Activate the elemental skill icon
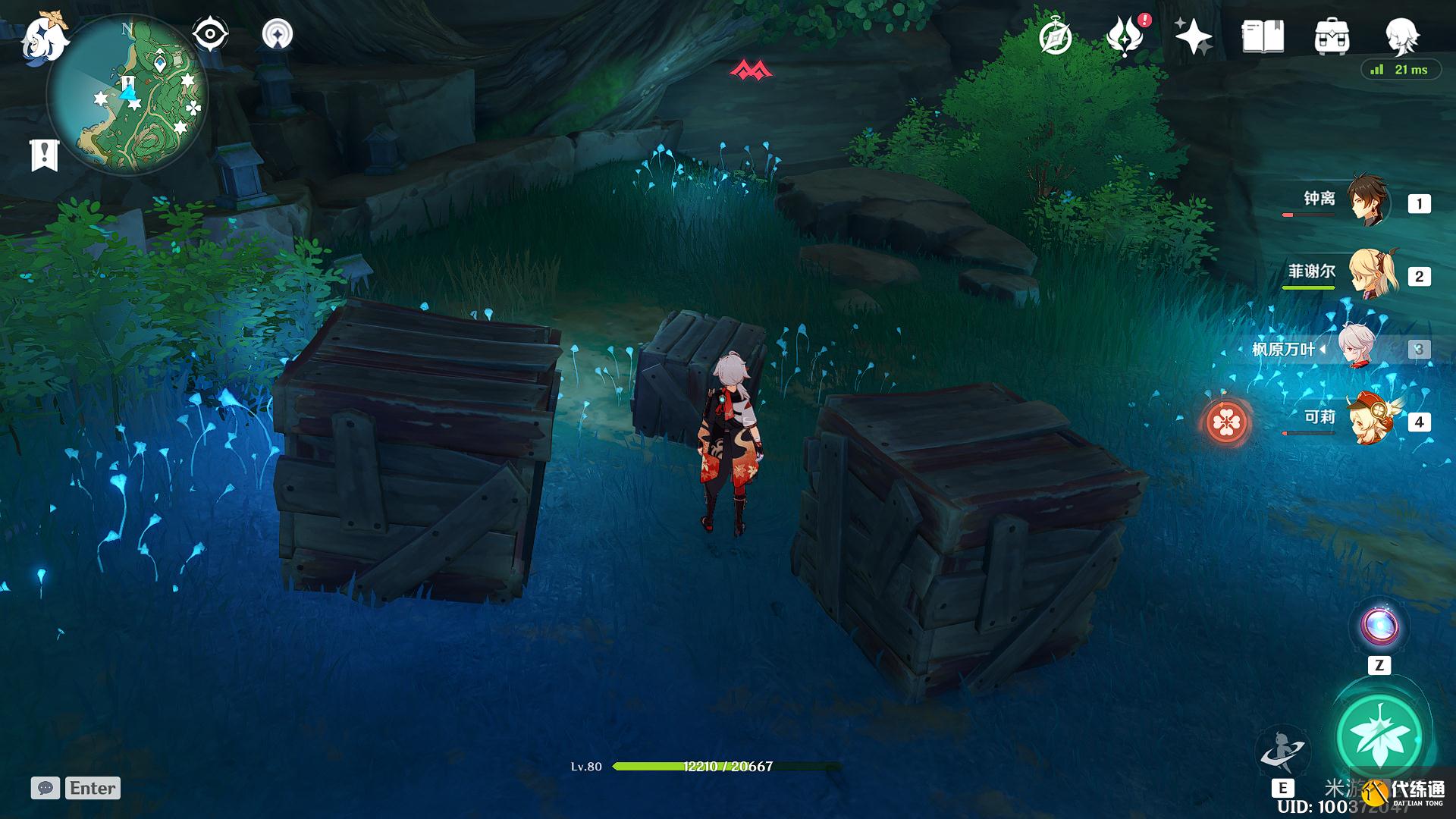 click(1282, 752)
